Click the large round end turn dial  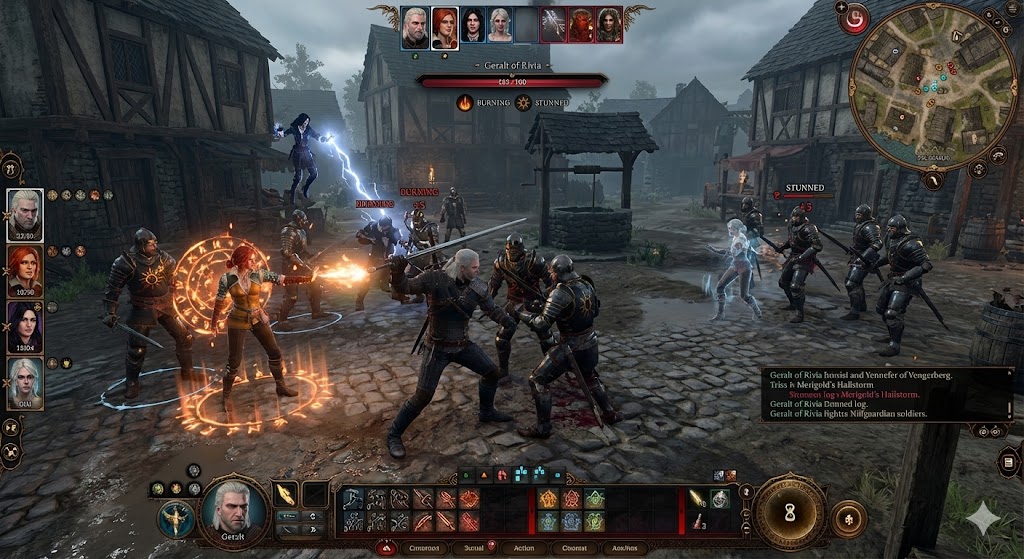pos(789,512)
